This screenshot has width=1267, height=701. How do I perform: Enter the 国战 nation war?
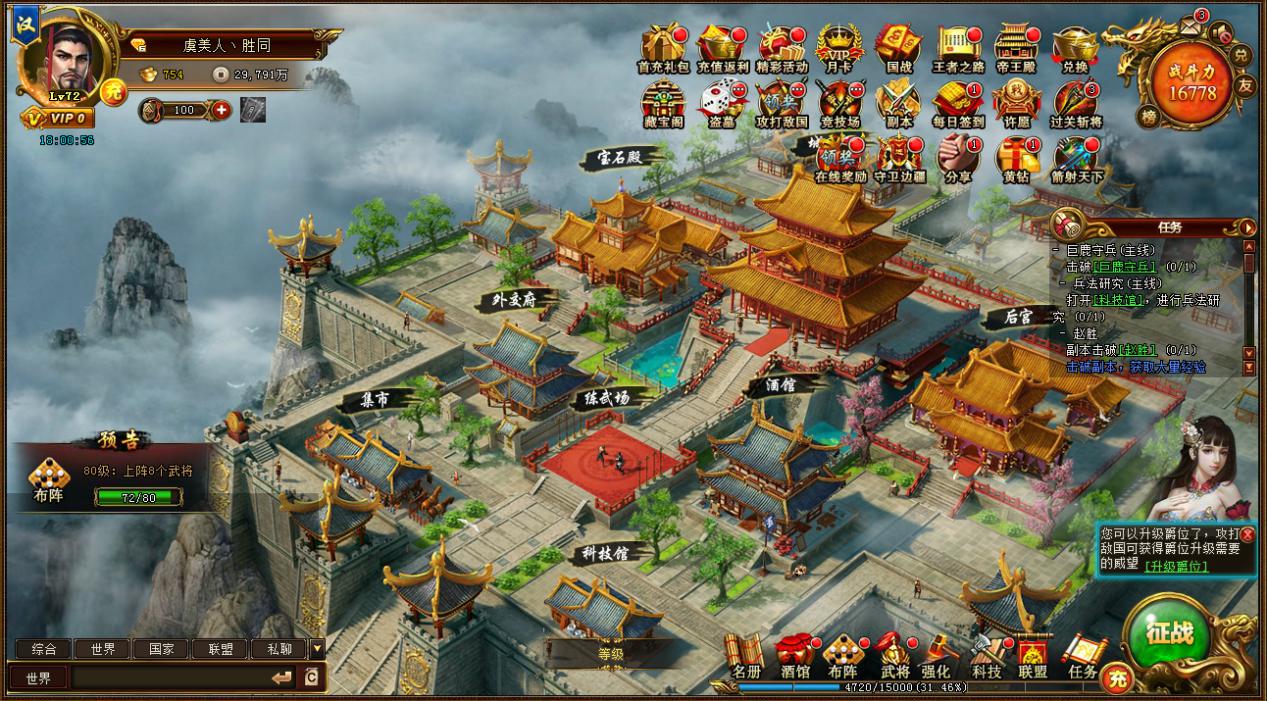(x=898, y=45)
